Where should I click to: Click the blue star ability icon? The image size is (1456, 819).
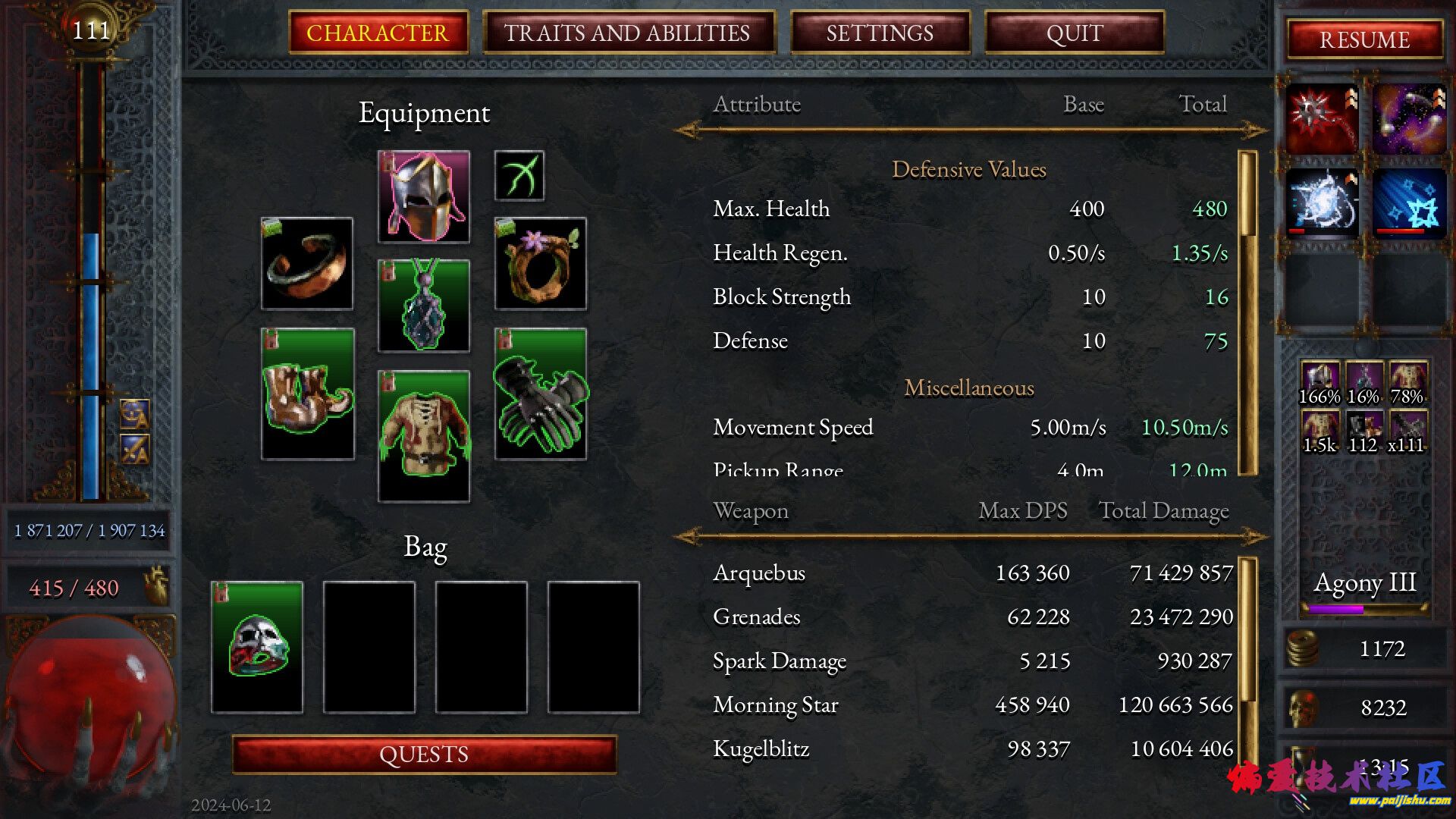1408,202
